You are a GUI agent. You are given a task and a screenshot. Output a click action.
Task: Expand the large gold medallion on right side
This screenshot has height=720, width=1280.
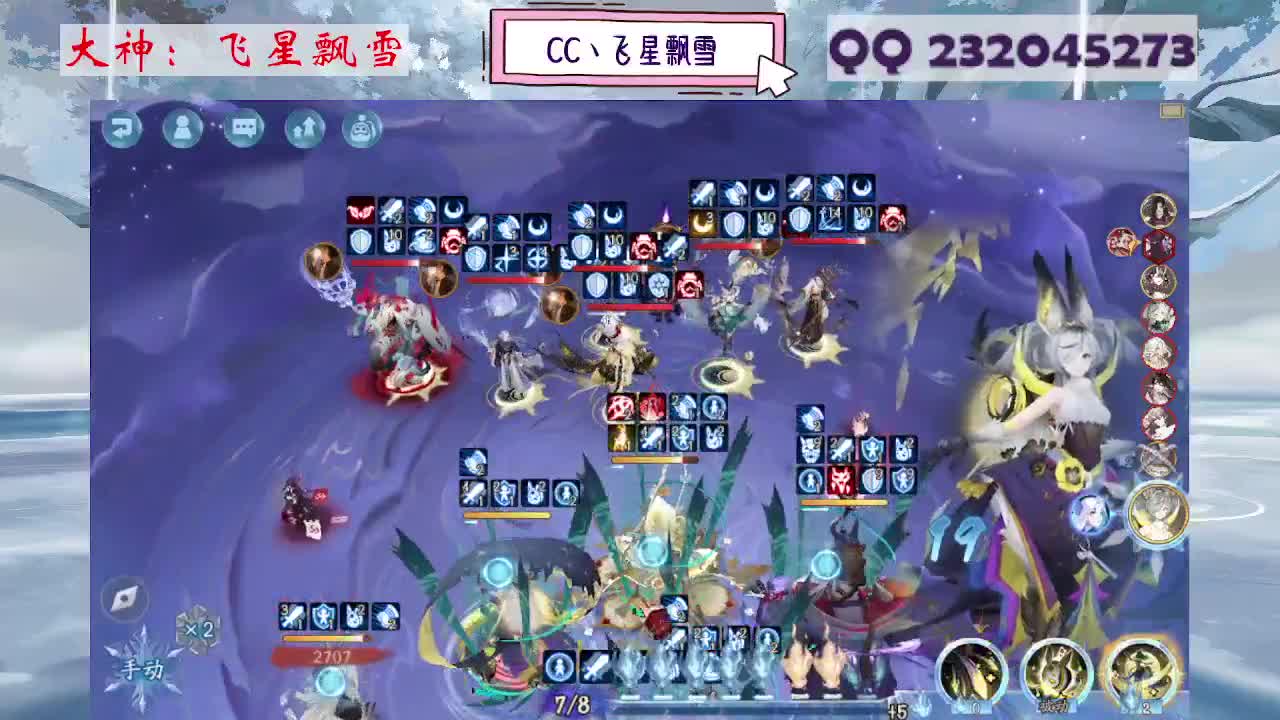(1159, 515)
